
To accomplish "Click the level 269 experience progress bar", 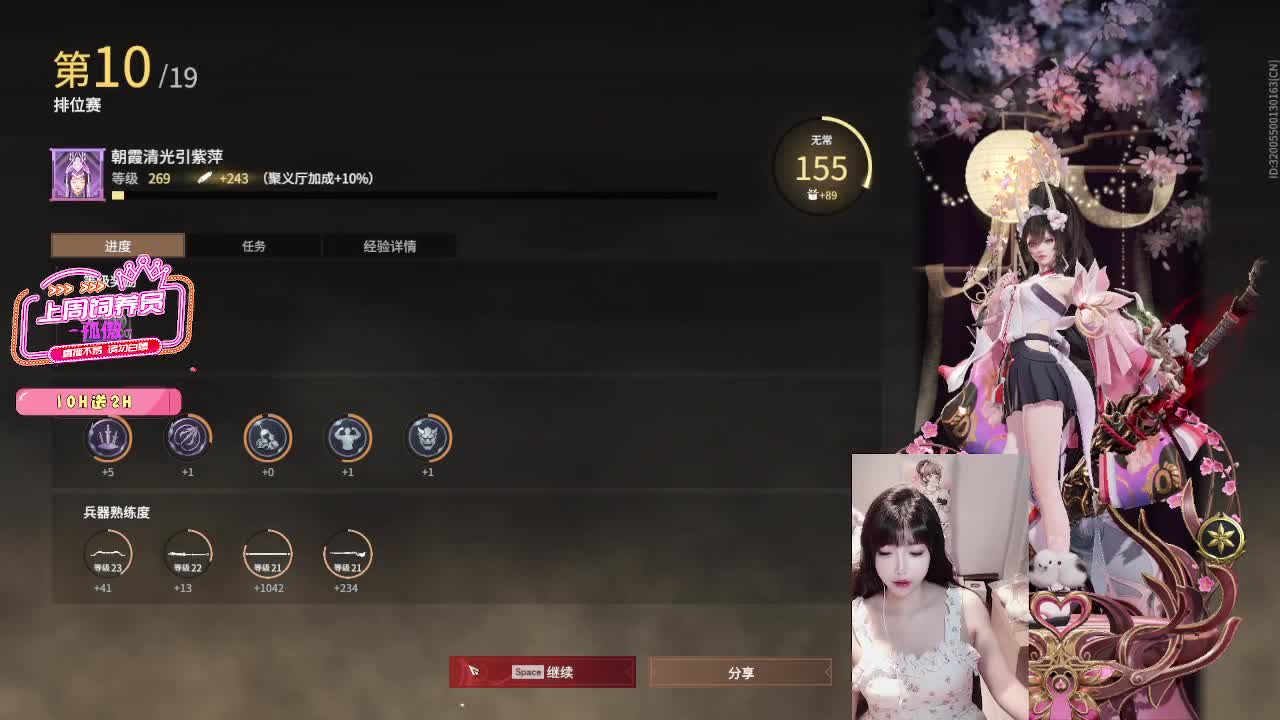I will (x=400, y=196).
